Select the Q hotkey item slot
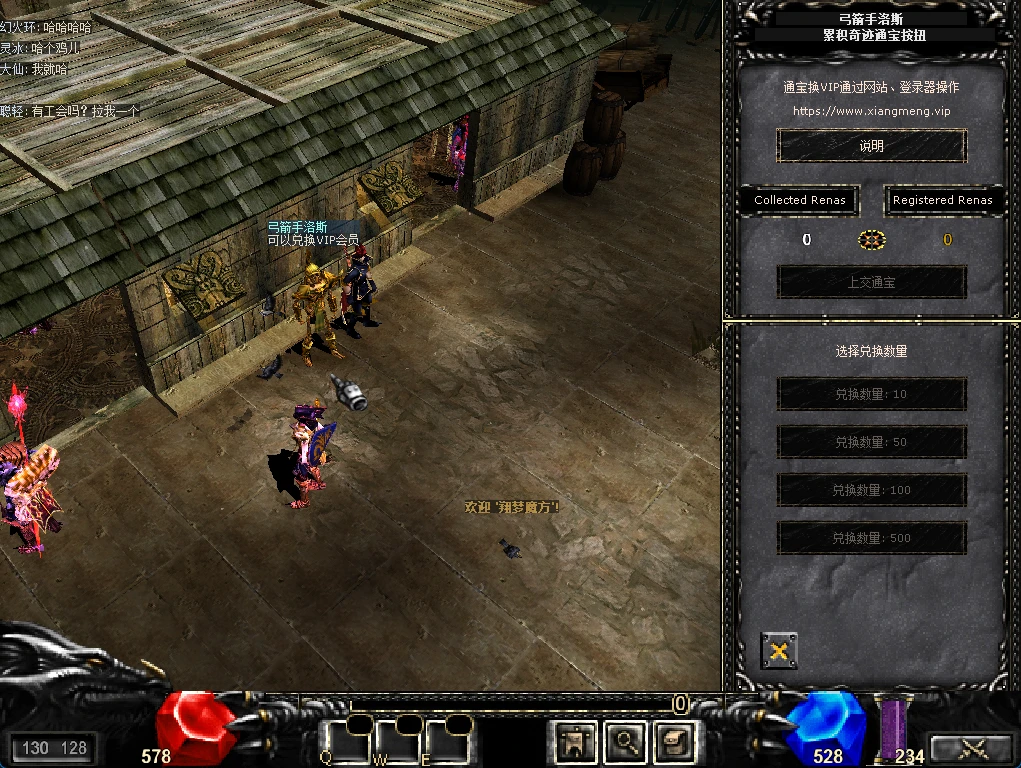 click(x=345, y=742)
